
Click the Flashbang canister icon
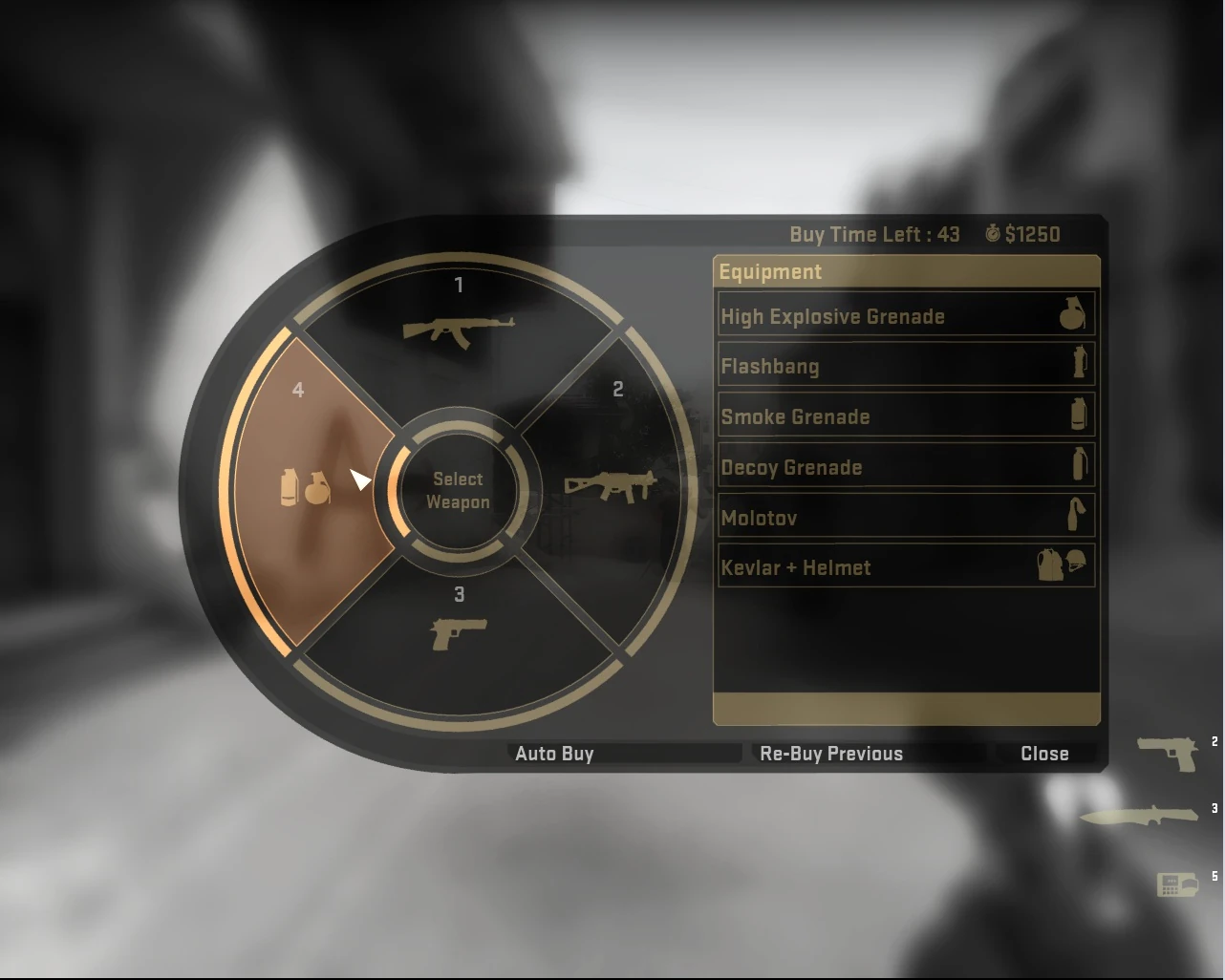click(x=1078, y=365)
